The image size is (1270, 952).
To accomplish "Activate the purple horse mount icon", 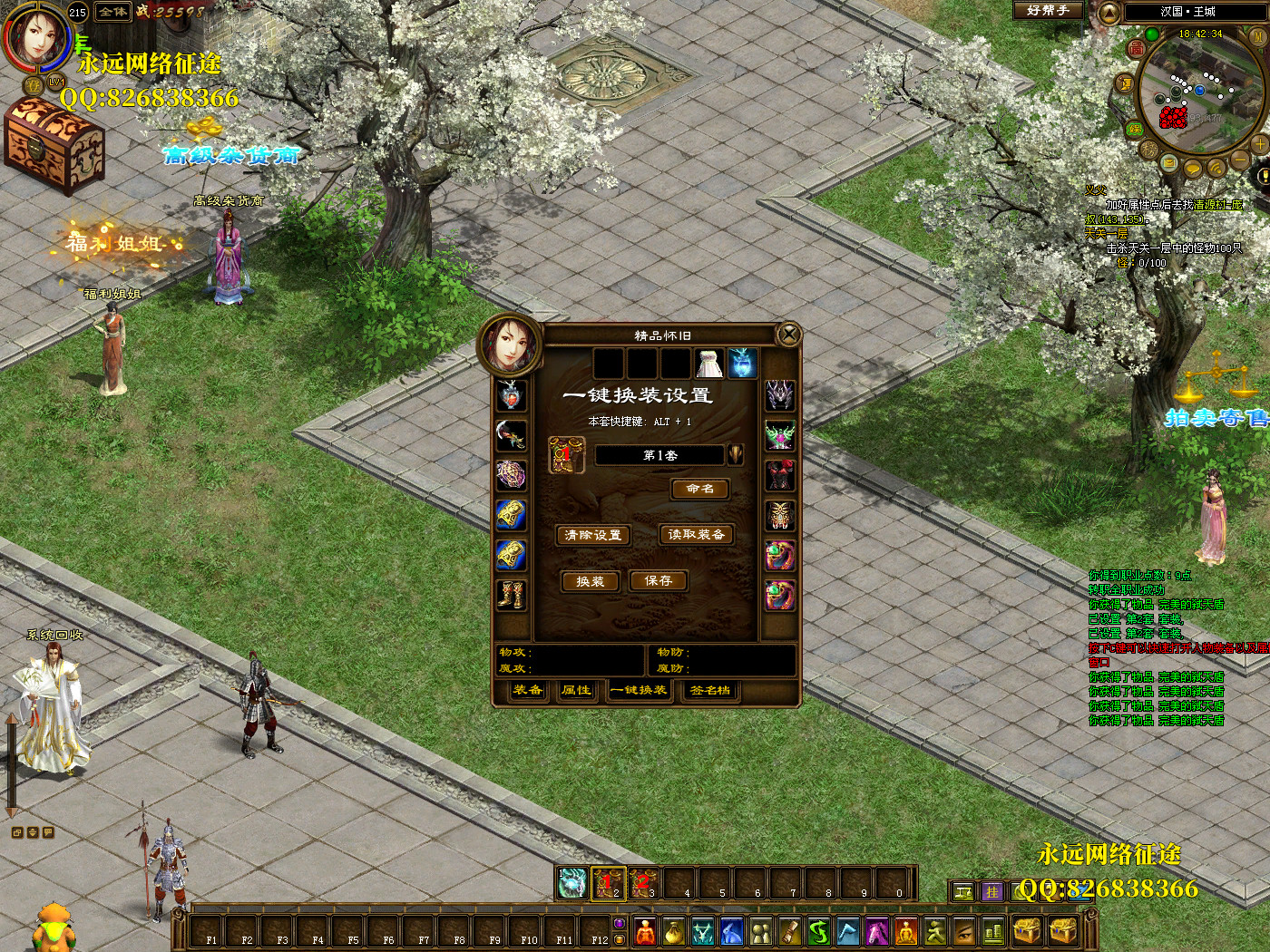I will [876, 931].
